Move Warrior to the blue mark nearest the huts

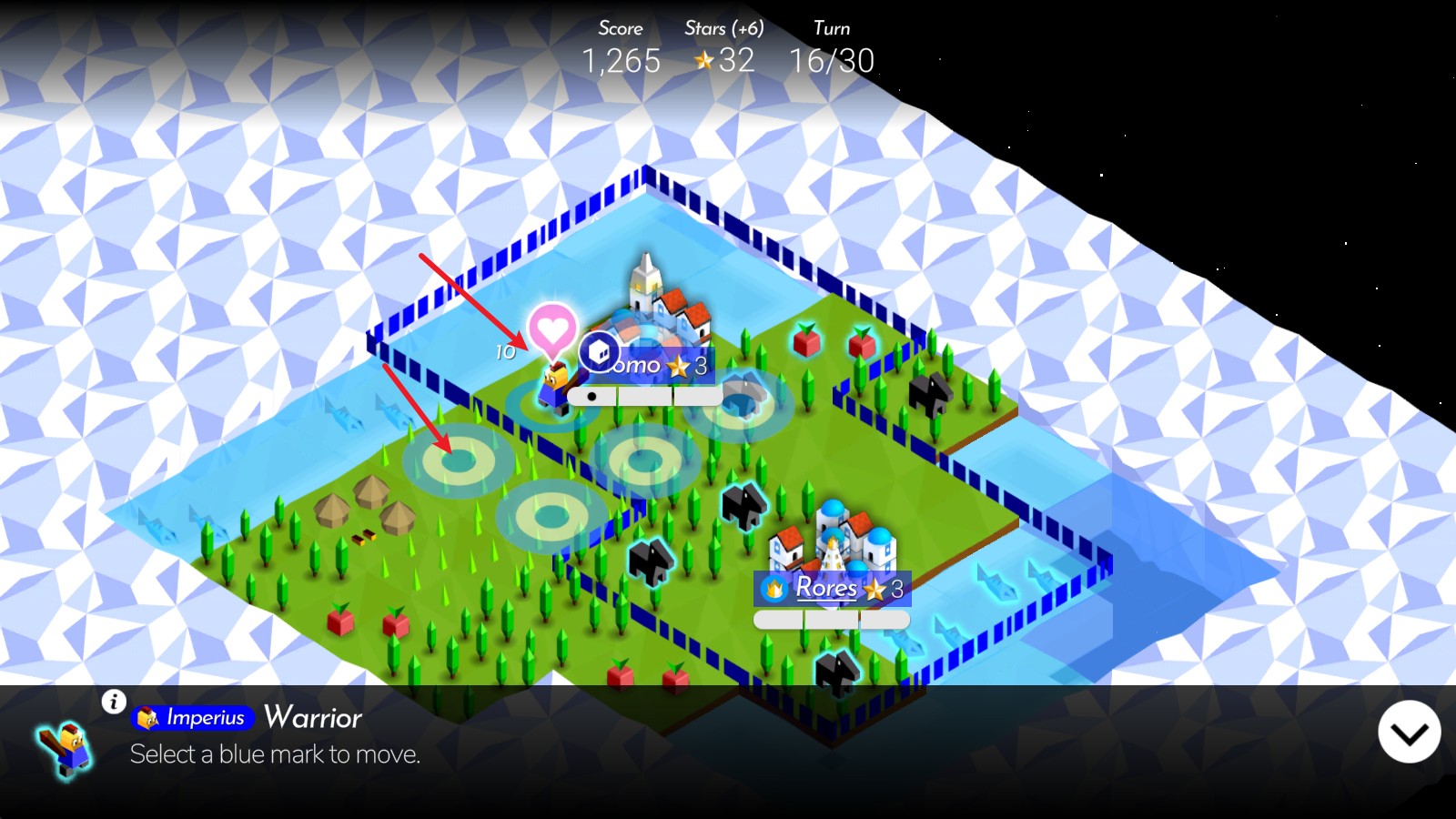456,461
